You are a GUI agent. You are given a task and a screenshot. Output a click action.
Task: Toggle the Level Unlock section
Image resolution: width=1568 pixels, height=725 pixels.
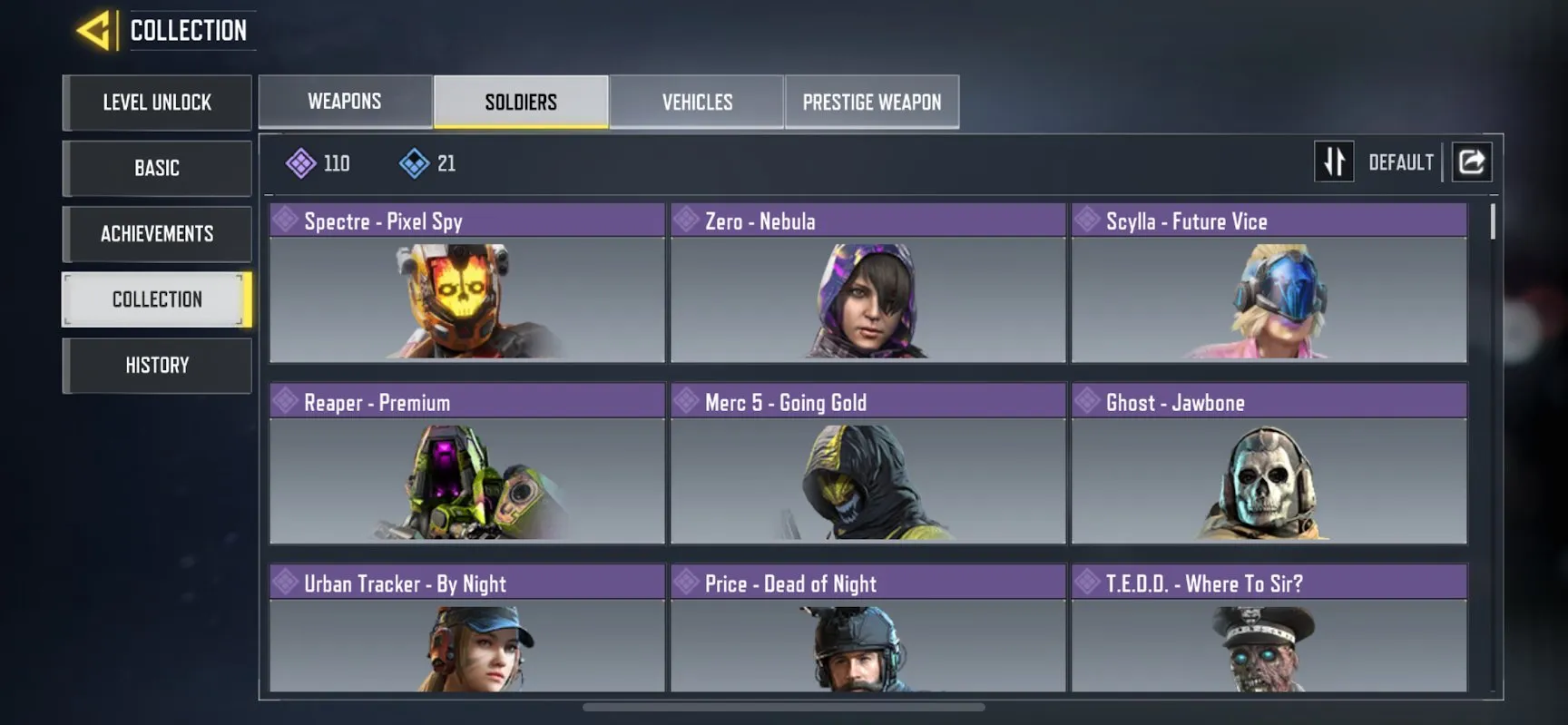click(x=156, y=103)
